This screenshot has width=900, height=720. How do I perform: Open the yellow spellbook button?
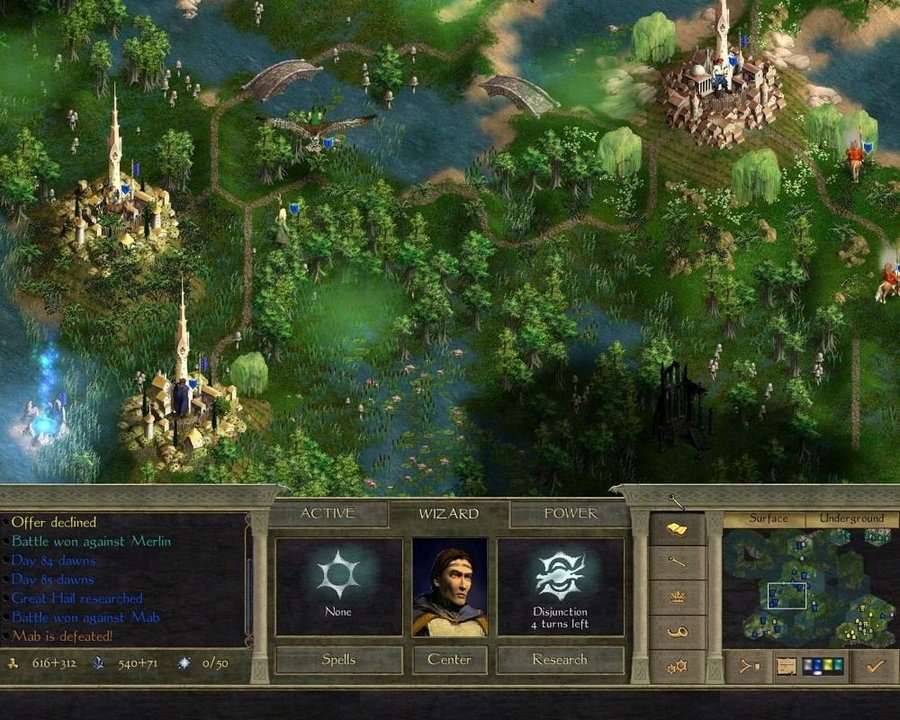click(677, 528)
